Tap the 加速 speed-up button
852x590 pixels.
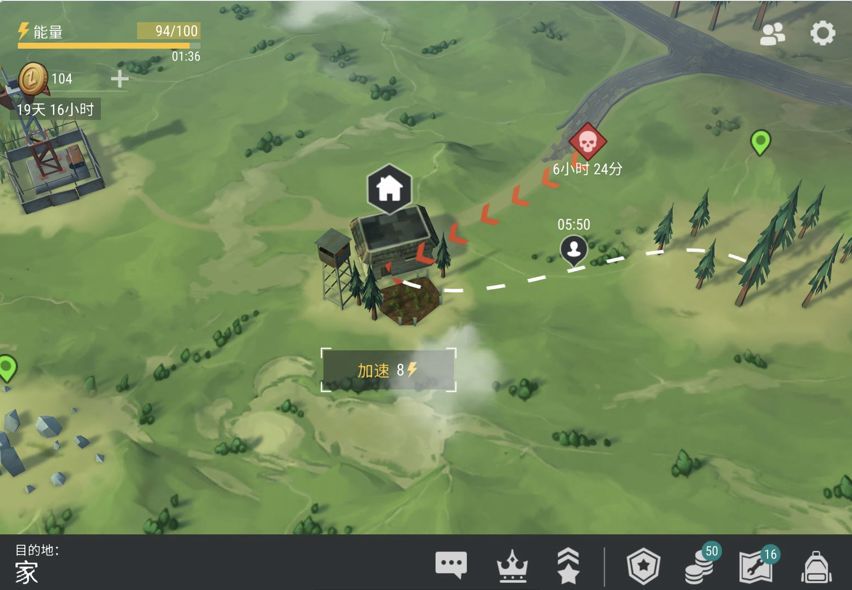tap(388, 370)
